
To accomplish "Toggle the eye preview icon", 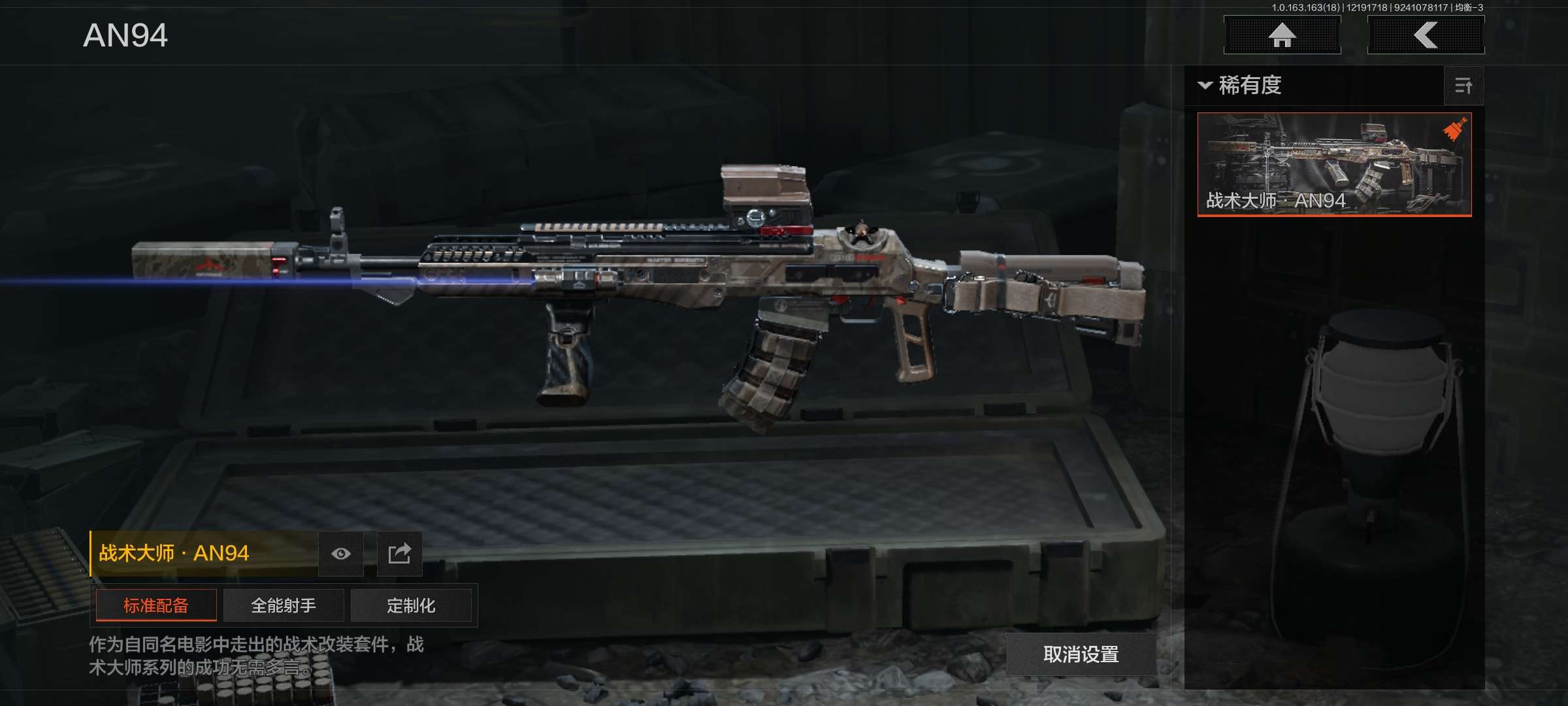I will pos(341,554).
